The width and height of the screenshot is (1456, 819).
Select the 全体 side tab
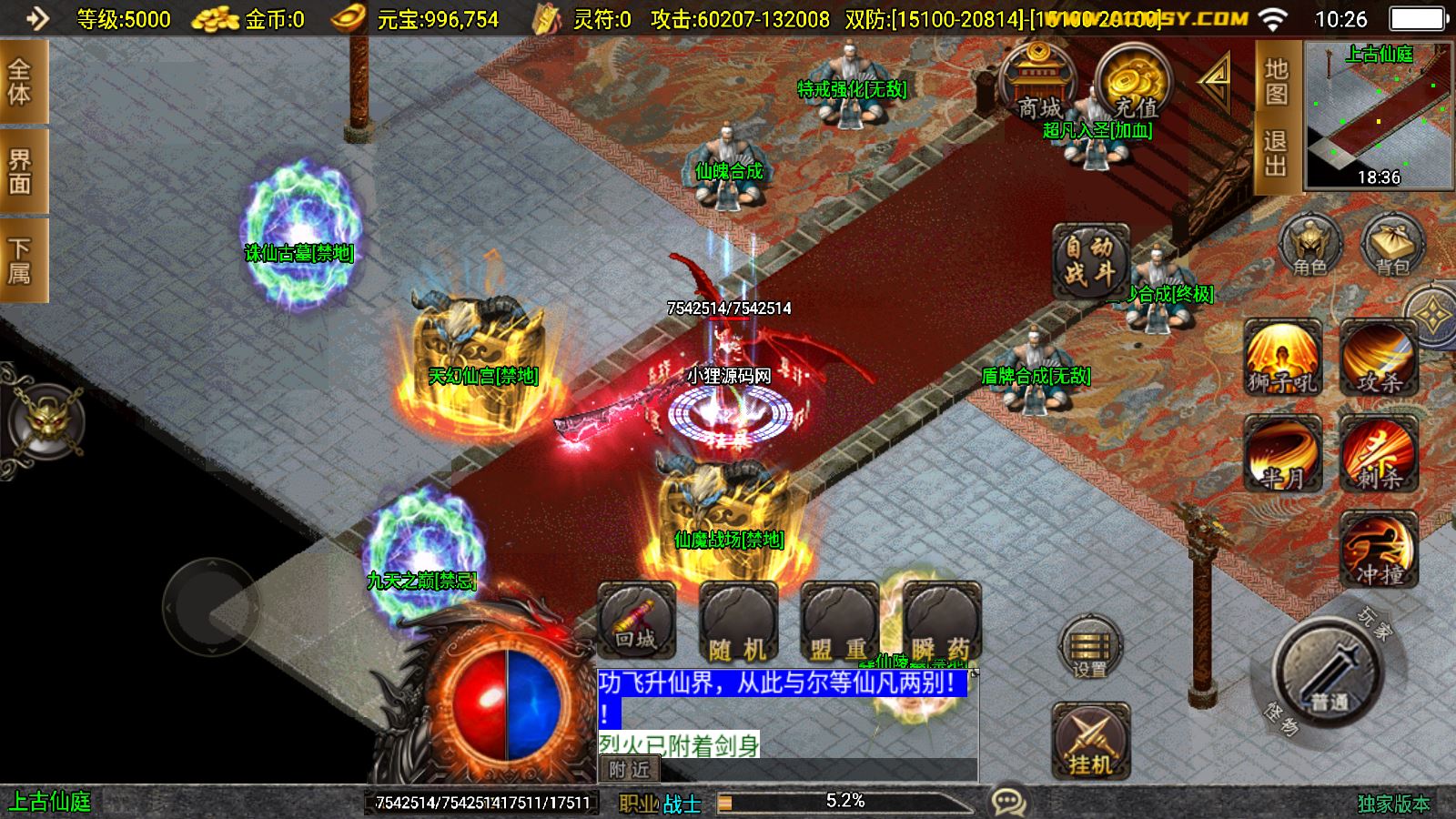tap(20, 82)
